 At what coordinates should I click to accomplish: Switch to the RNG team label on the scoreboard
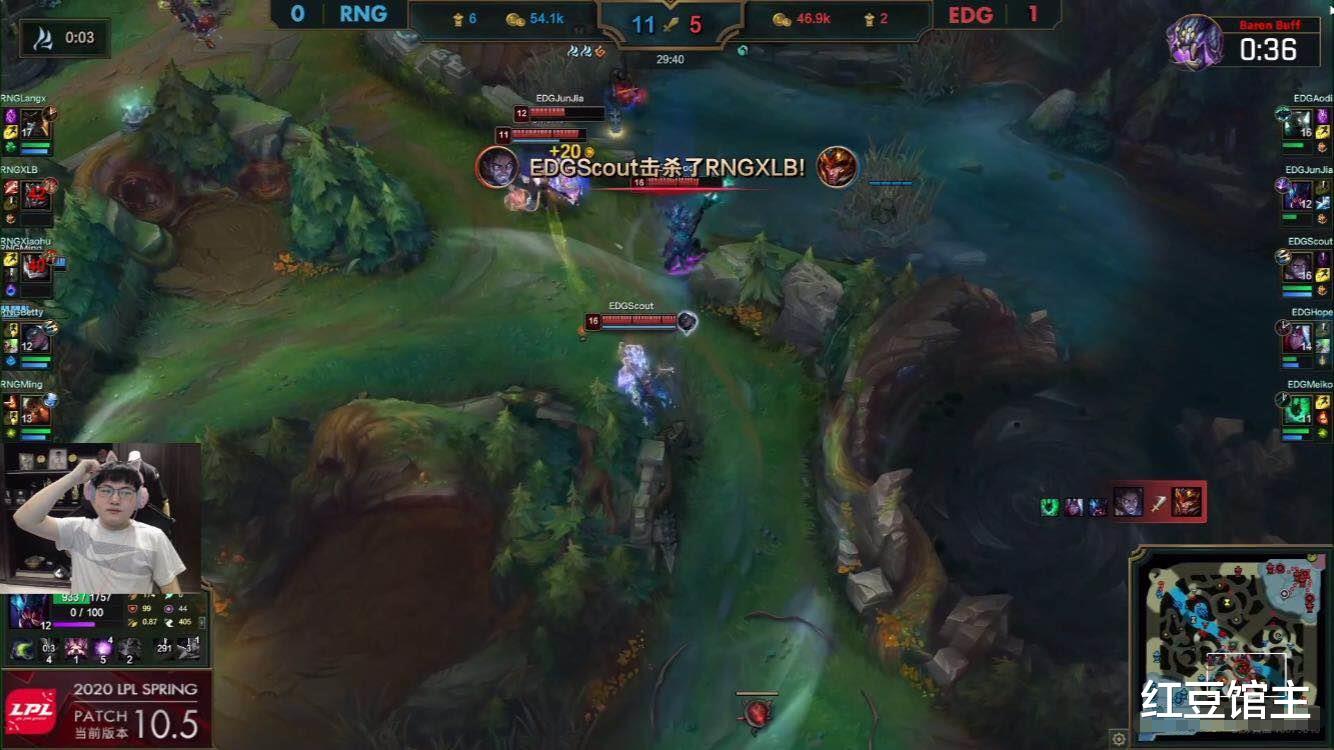pos(359,14)
